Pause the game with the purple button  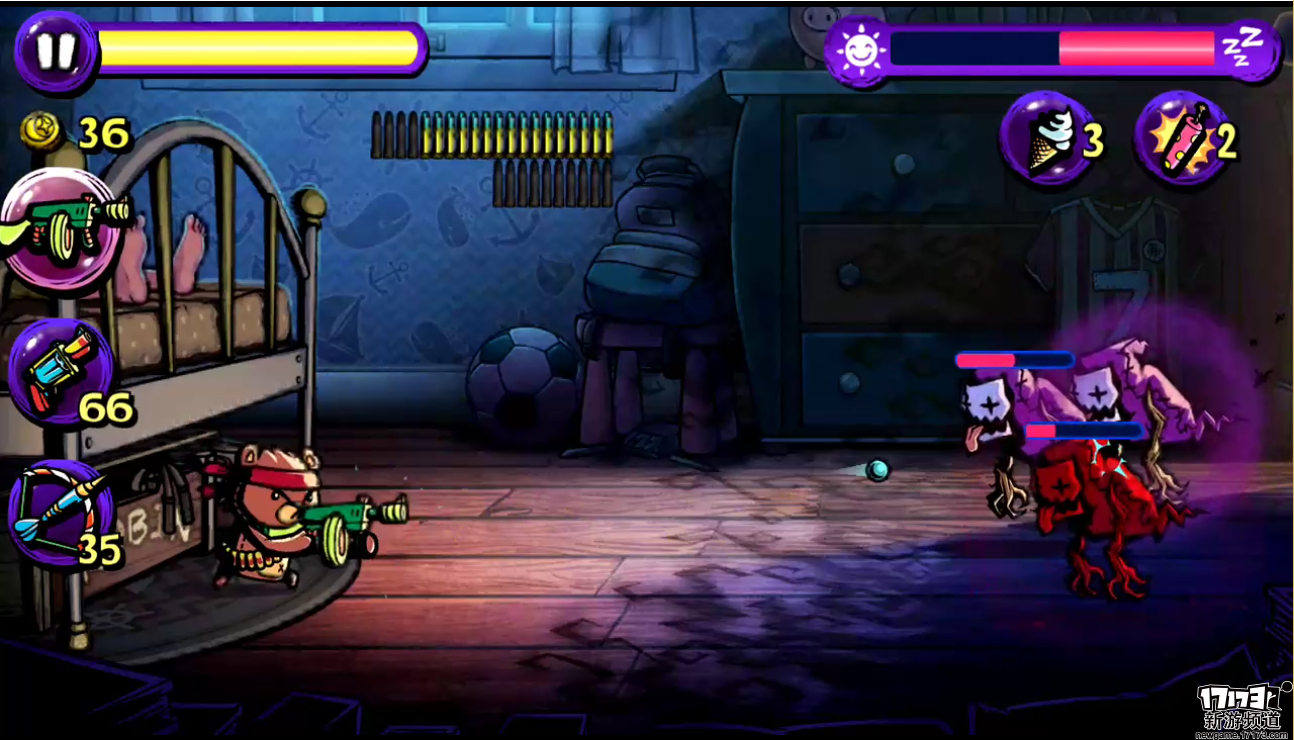(56, 50)
